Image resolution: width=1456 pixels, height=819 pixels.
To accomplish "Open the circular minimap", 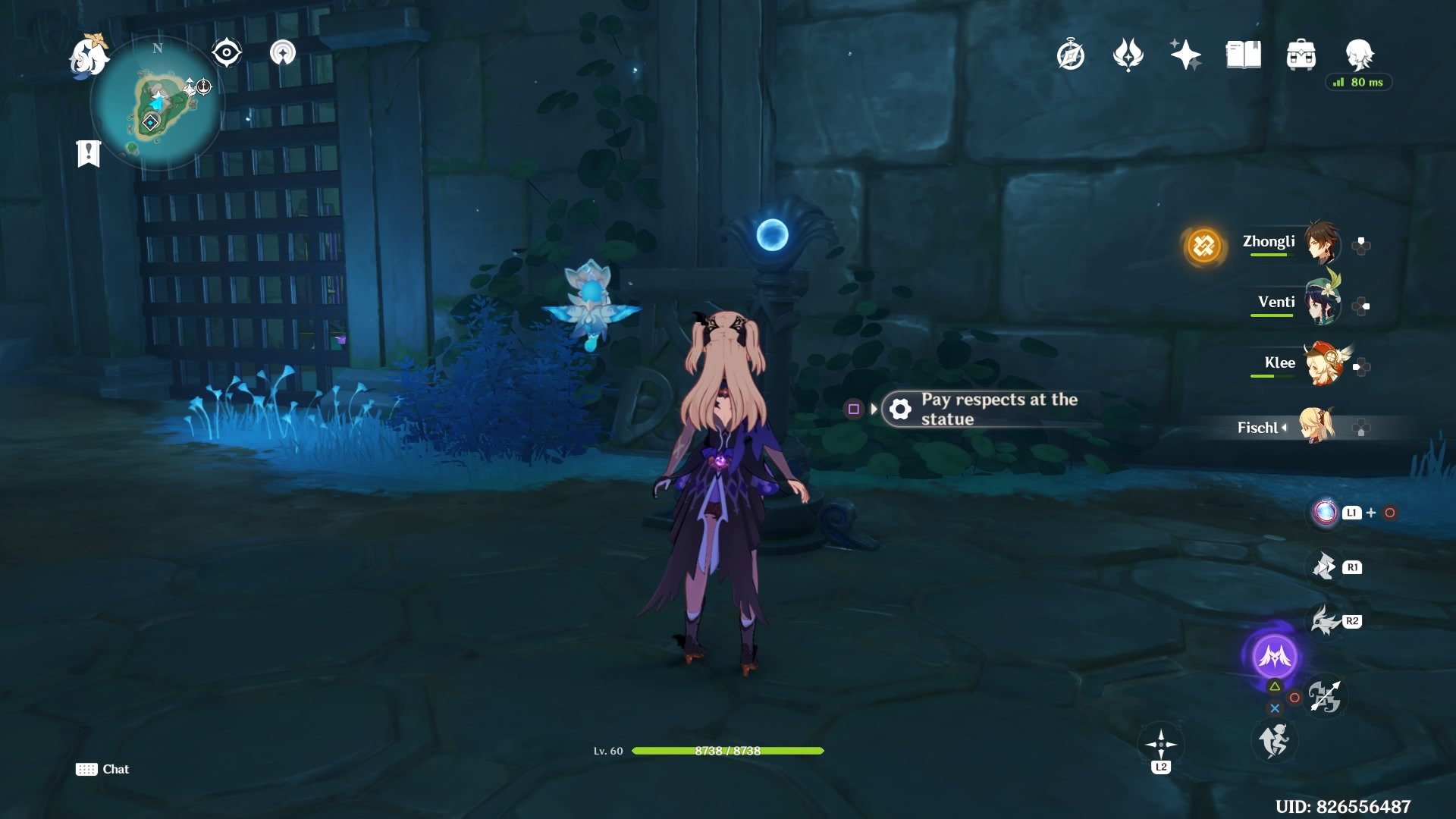I will [157, 104].
